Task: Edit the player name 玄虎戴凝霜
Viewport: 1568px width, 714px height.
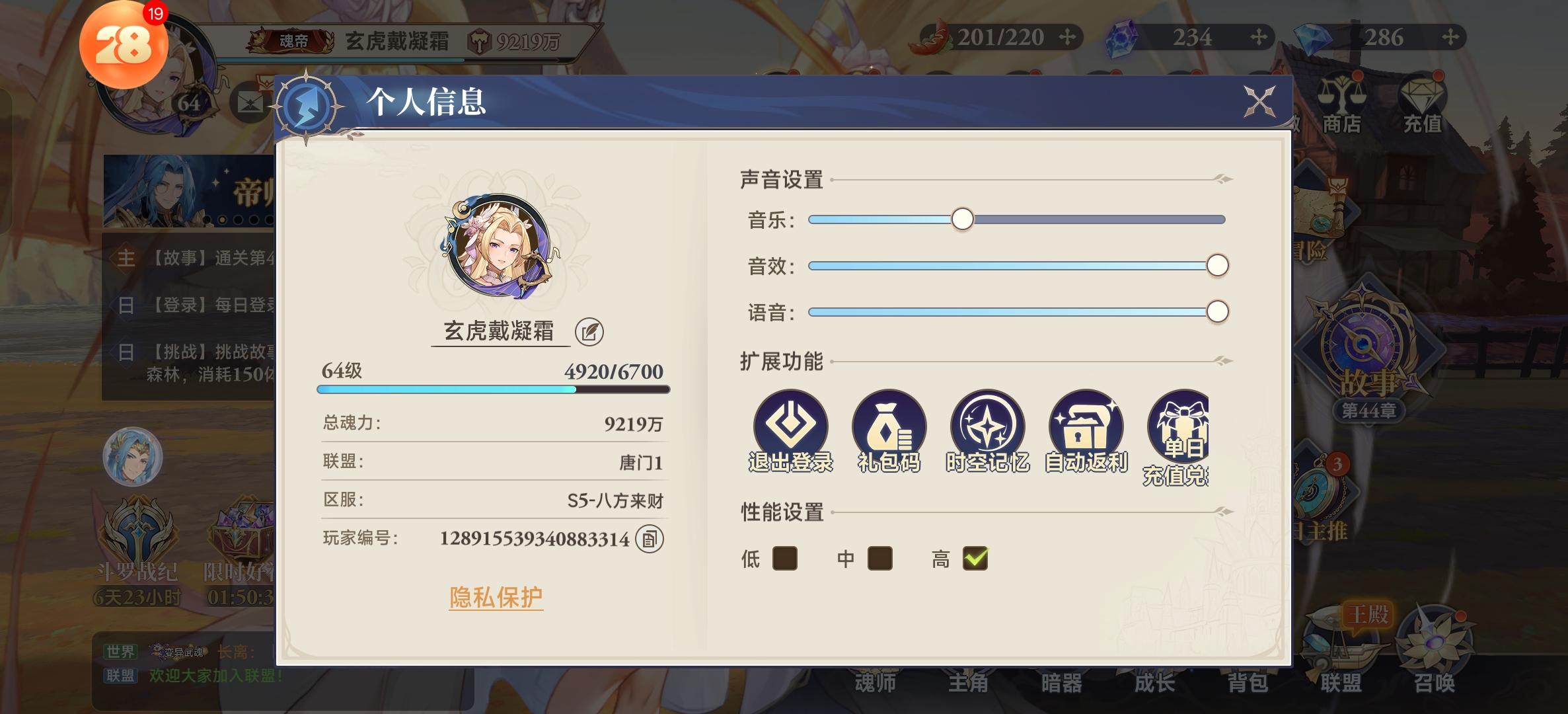Action: click(589, 332)
